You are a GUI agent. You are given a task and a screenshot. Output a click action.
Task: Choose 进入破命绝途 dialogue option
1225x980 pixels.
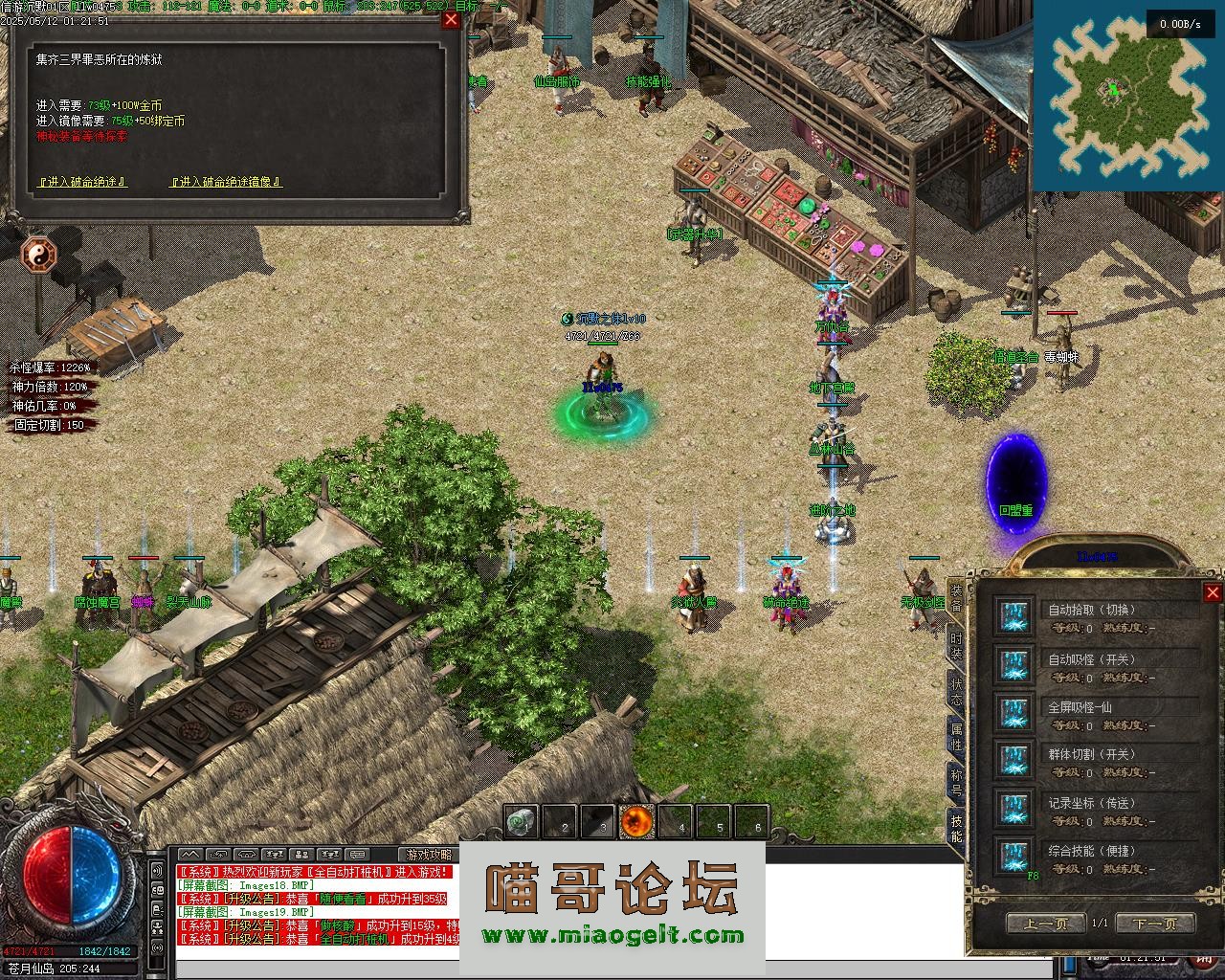tap(81, 182)
